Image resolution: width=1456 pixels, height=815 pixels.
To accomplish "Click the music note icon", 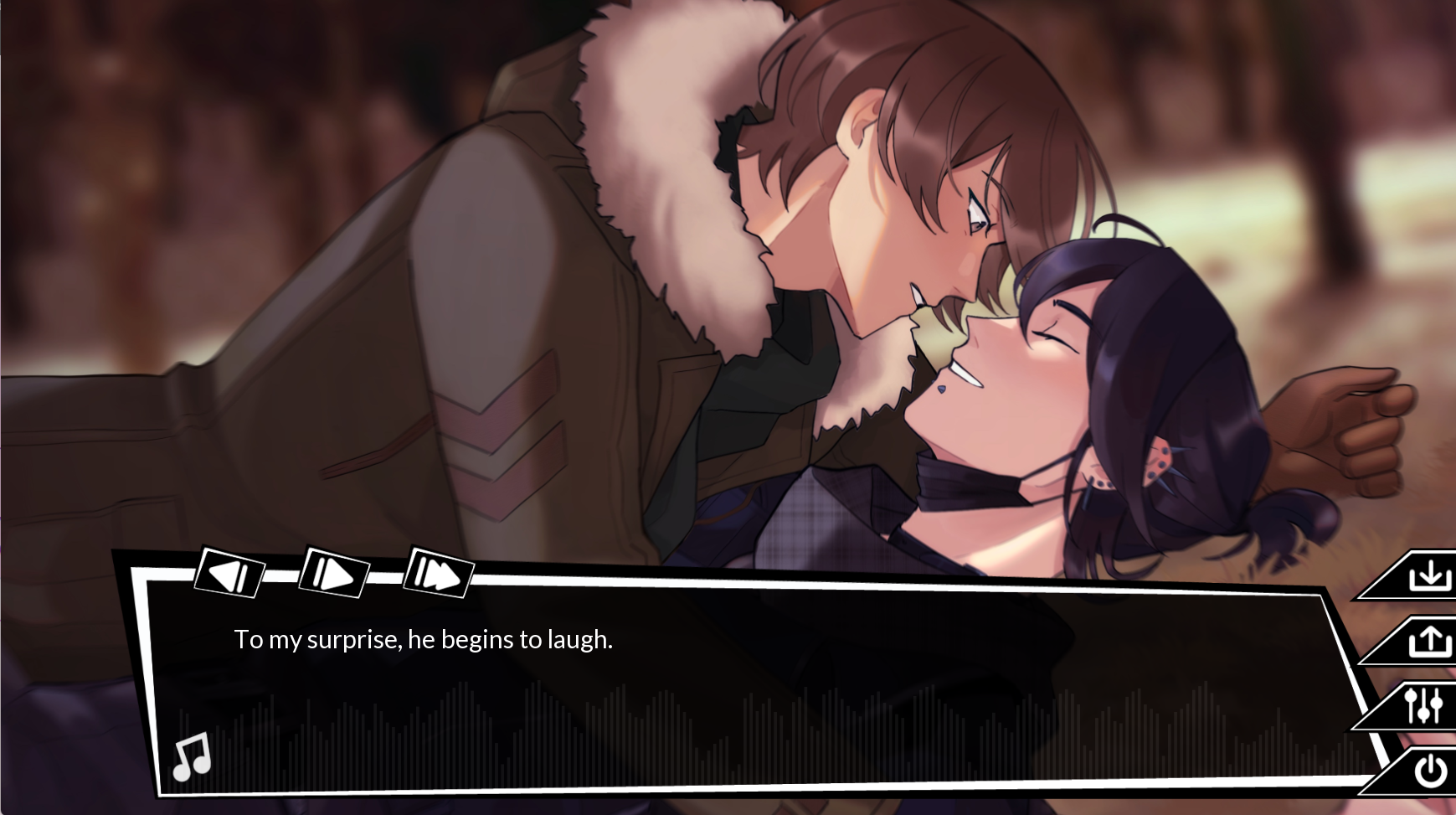I will (192, 756).
